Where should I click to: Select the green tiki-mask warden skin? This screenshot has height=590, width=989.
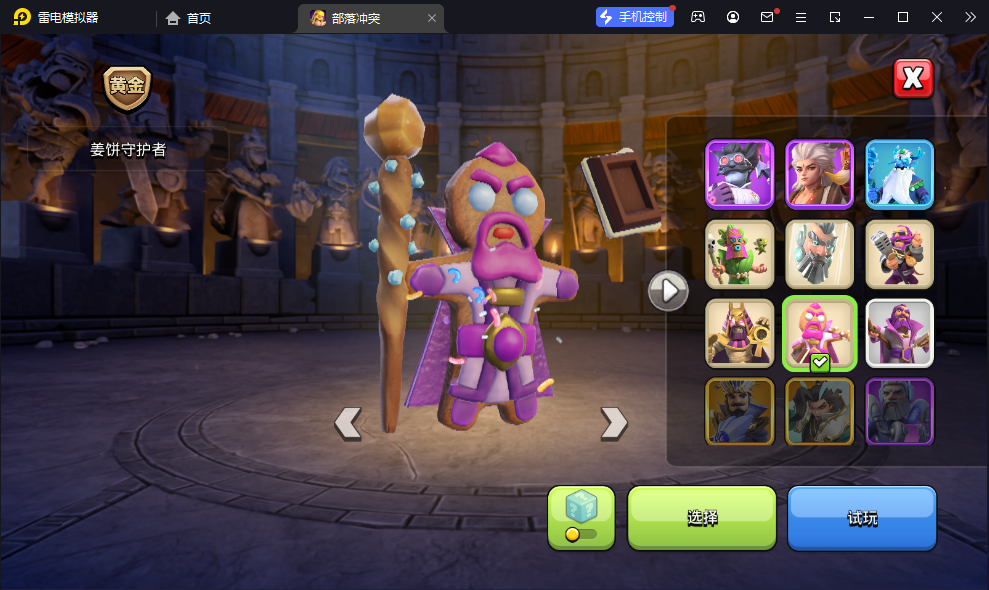pyautogui.click(x=740, y=254)
